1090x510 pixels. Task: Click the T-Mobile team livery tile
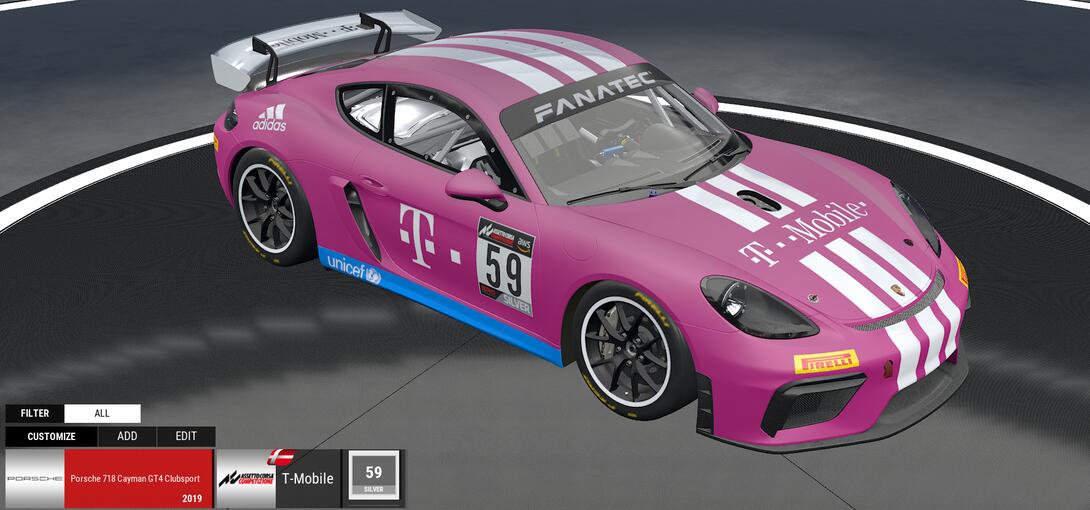click(x=278, y=479)
